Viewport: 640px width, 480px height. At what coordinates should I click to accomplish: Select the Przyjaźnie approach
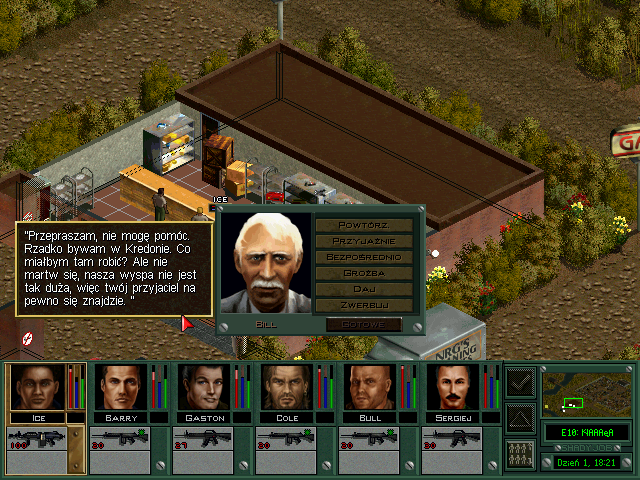click(x=364, y=241)
